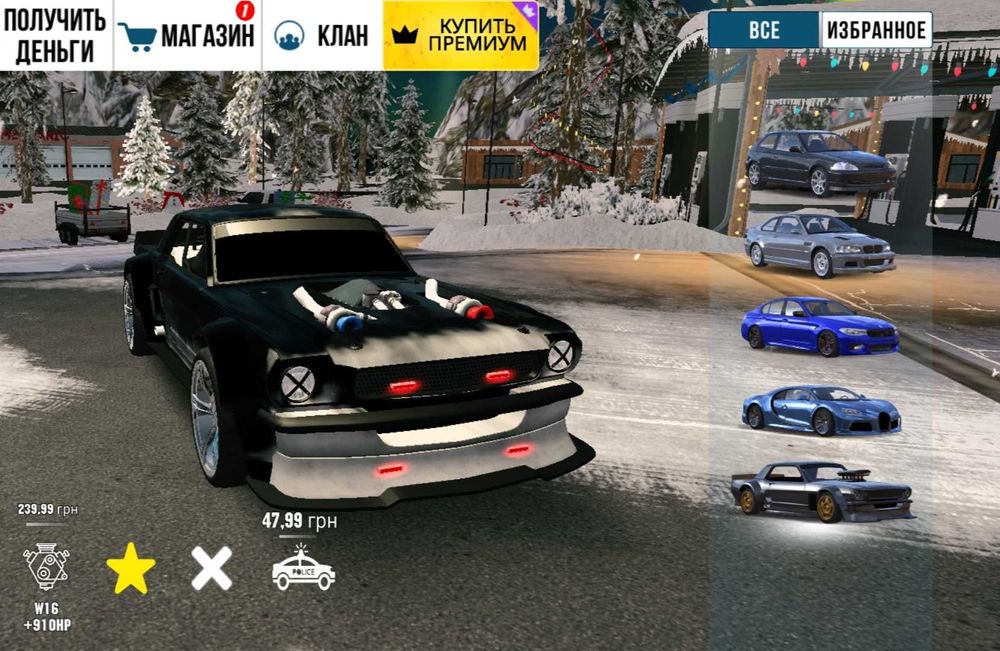Switch to the ВСЕ tab
The height and width of the screenshot is (651, 1000).
pyautogui.click(x=764, y=31)
